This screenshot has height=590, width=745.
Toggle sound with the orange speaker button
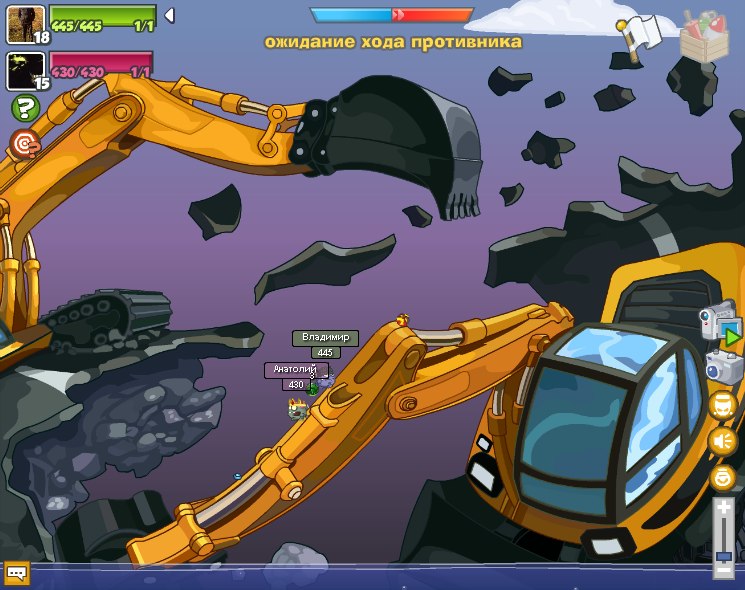pos(722,441)
